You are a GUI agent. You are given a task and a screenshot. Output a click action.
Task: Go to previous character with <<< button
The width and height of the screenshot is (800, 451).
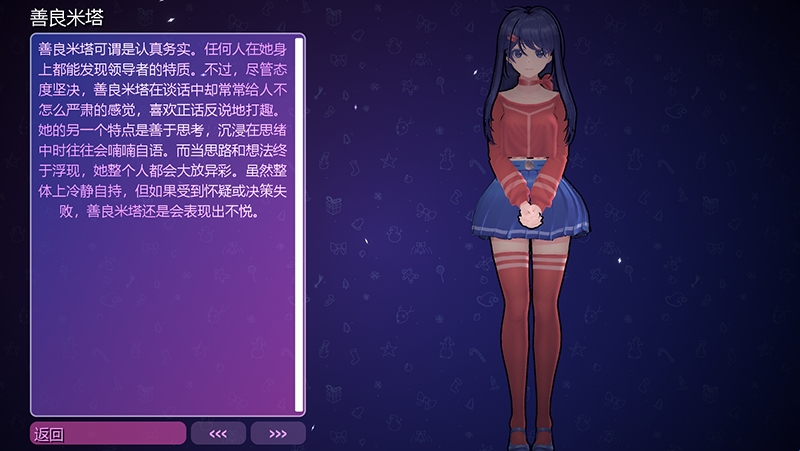coord(218,433)
